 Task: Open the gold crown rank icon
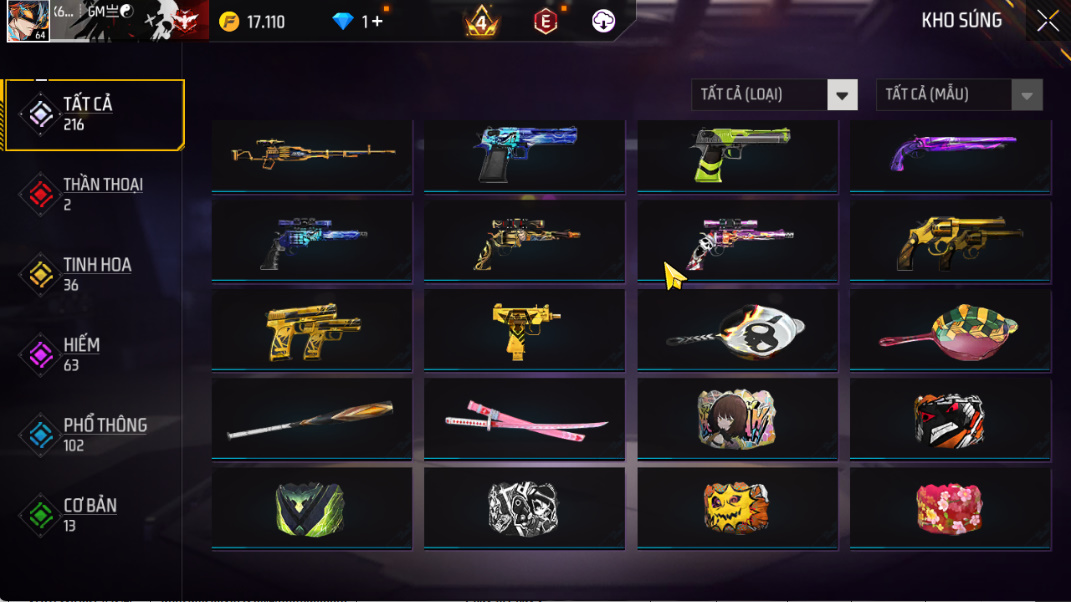(x=482, y=21)
